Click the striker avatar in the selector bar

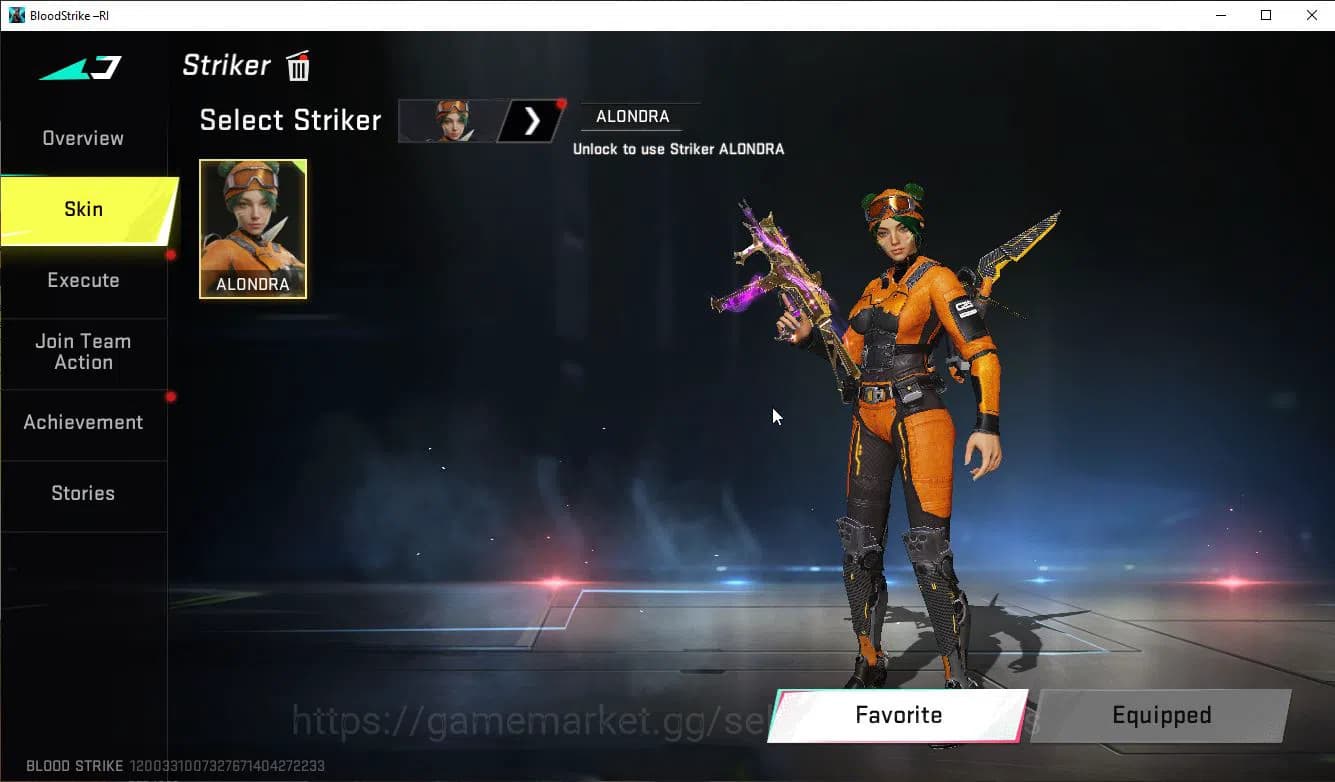tap(450, 120)
